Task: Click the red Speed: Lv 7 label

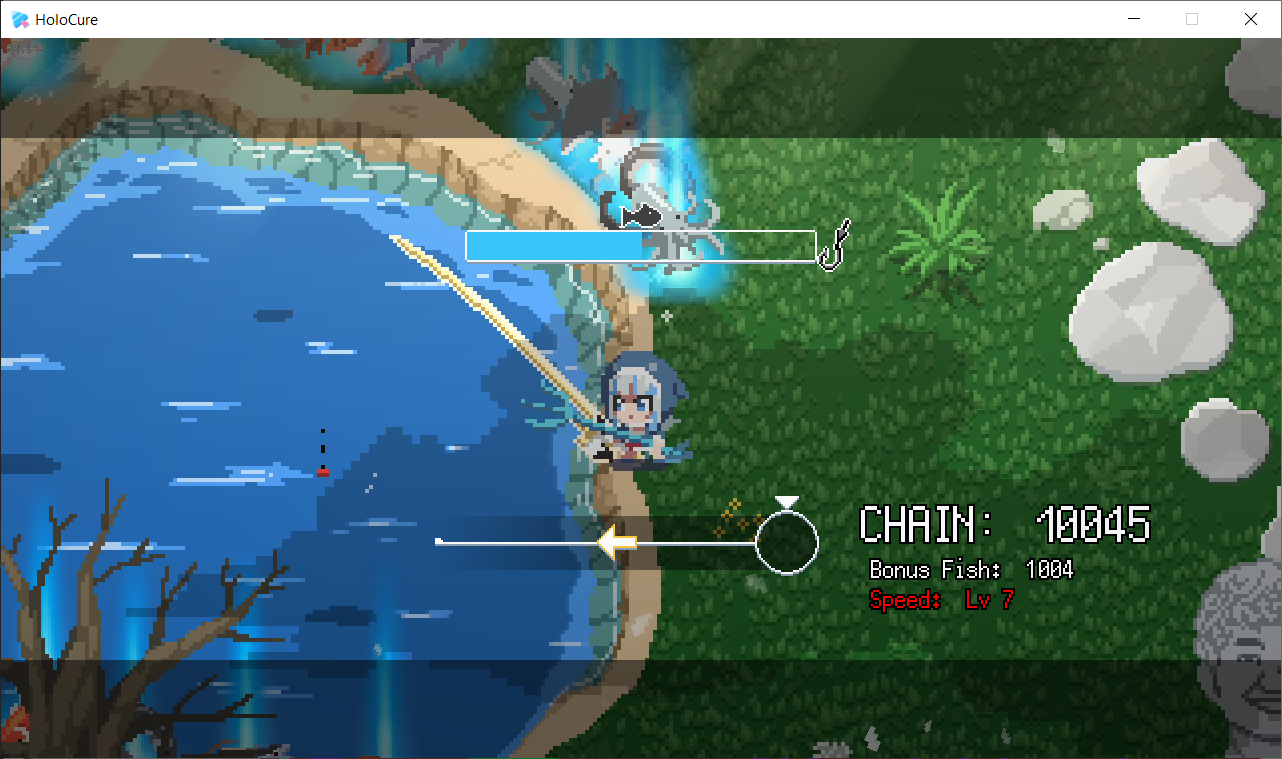Action: [x=938, y=600]
